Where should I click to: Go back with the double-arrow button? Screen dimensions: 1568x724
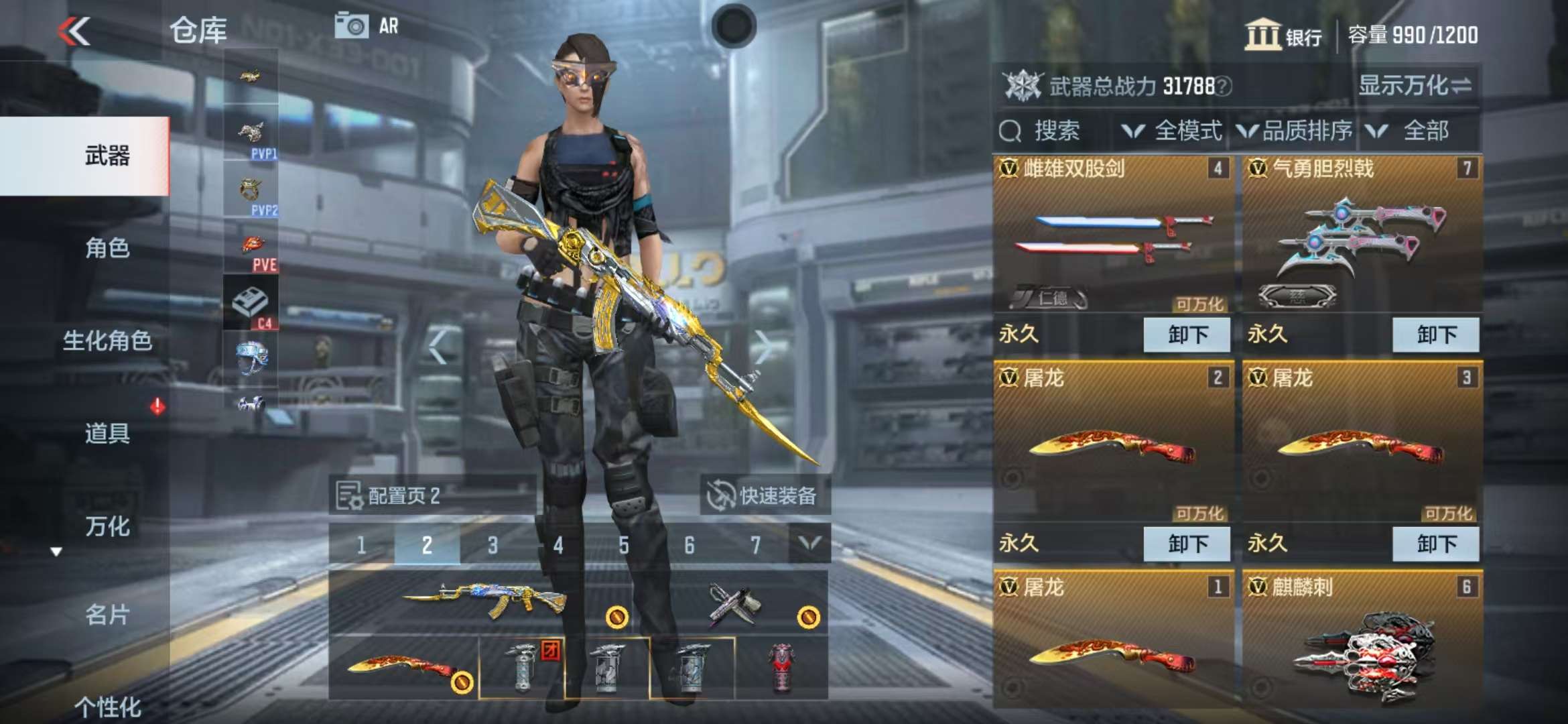click(74, 32)
